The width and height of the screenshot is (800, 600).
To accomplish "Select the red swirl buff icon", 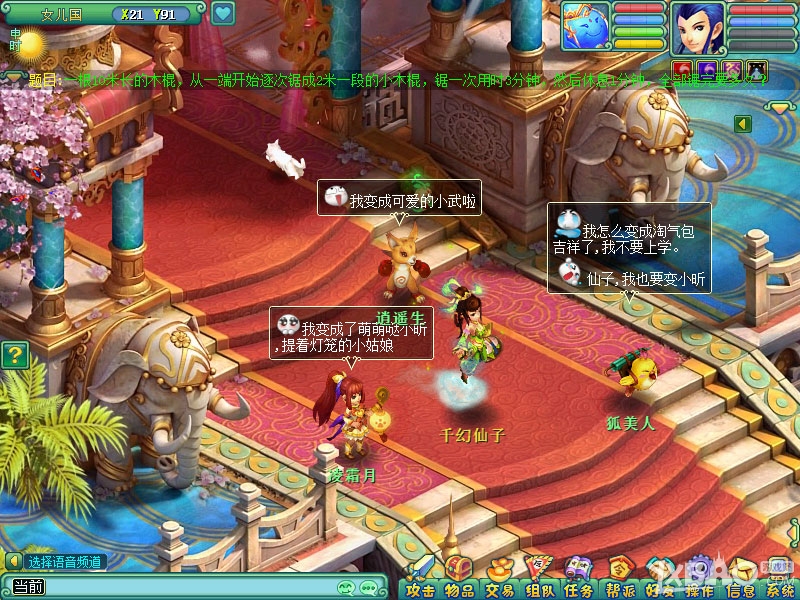I will pyautogui.click(x=683, y=70).
